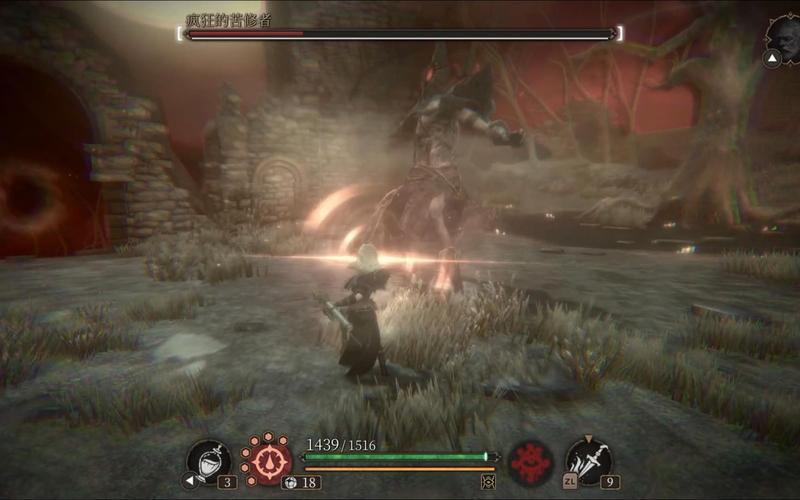The height and width of the screenshot is (500, 800).
Task: Open the character portrait in the corner
Action: coord(781,36)
